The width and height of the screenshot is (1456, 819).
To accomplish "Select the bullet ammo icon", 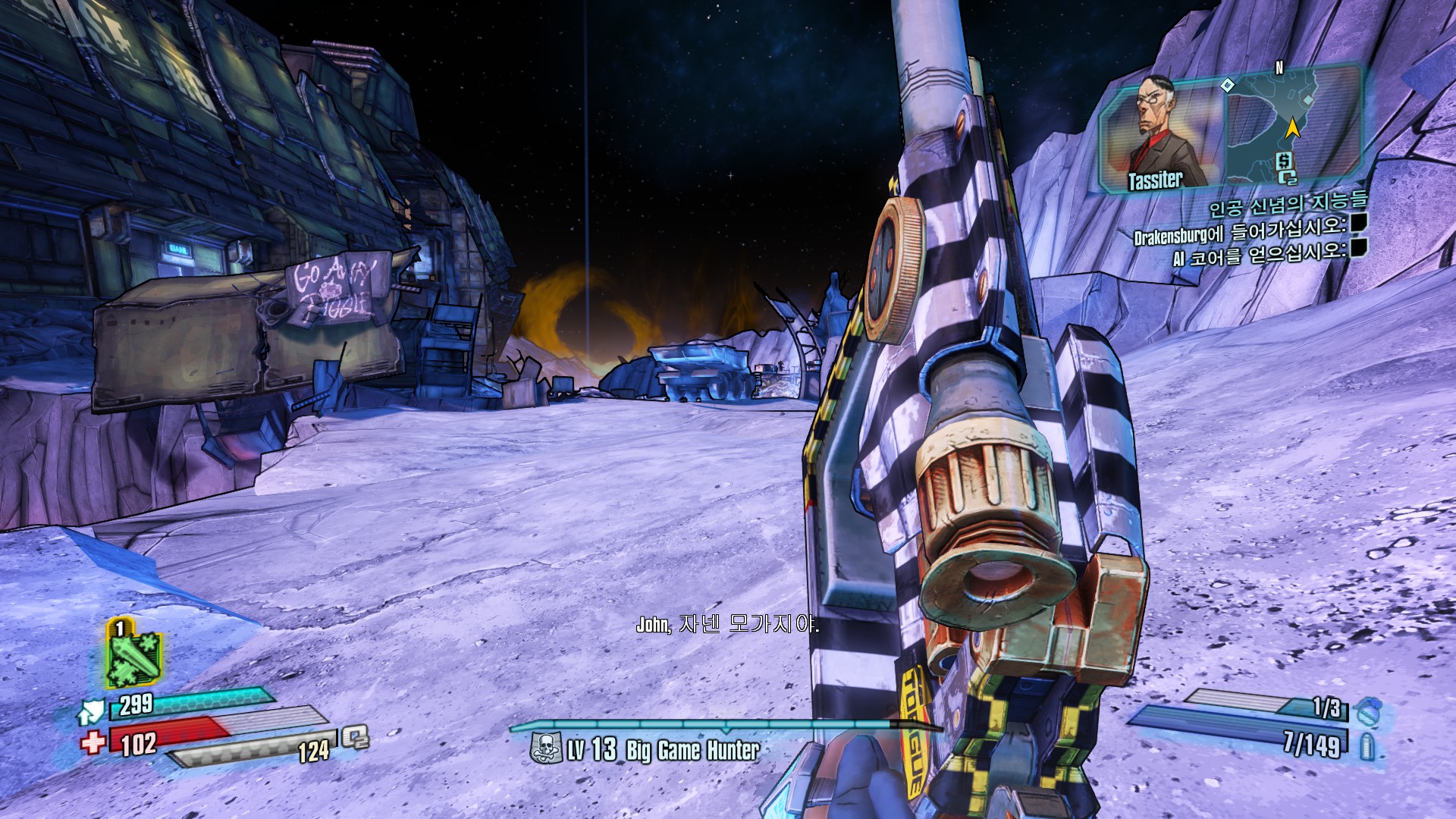I will pyautogui.click(x=1367, y=746).
